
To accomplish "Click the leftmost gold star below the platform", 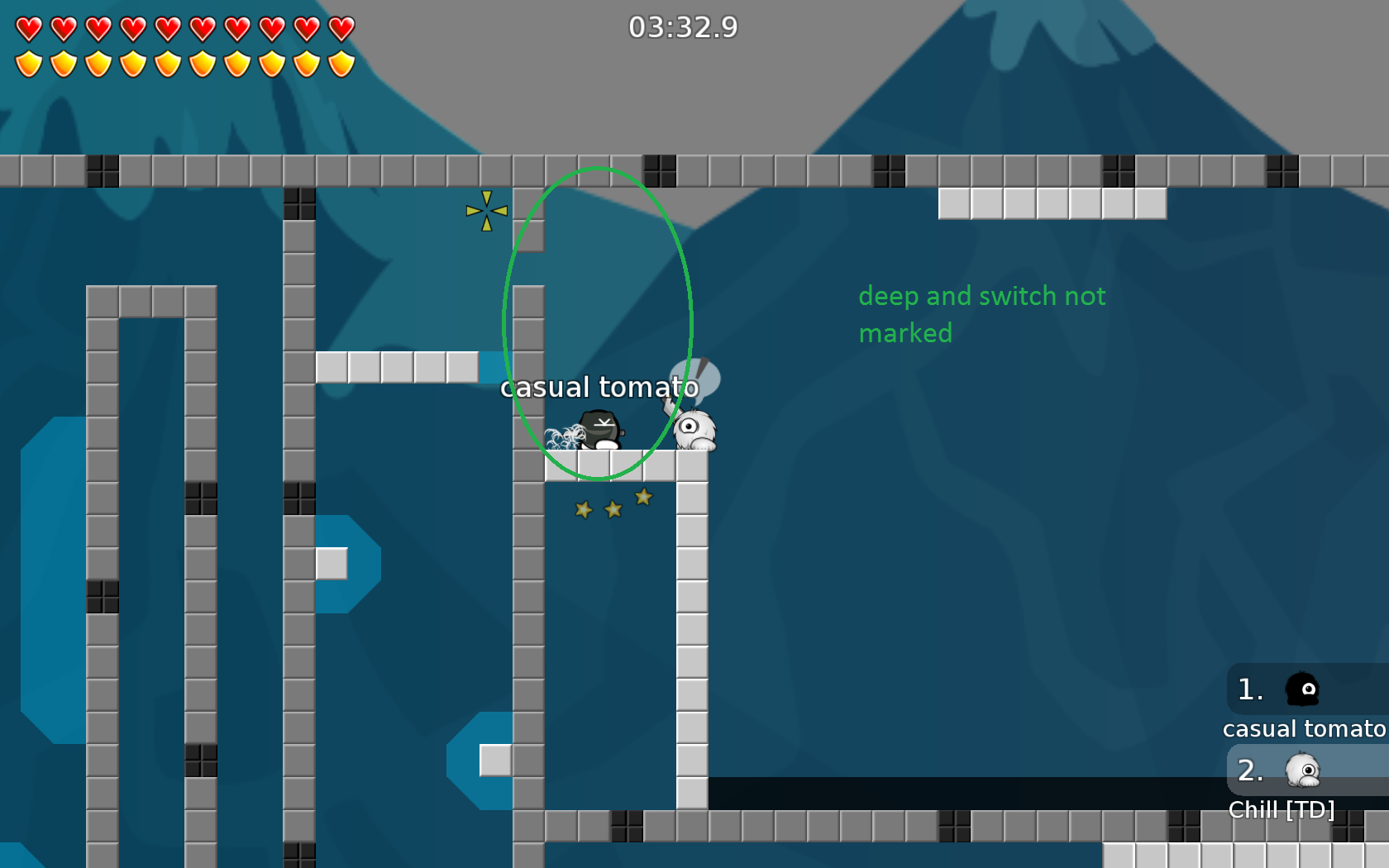I will tap(583, 511).
